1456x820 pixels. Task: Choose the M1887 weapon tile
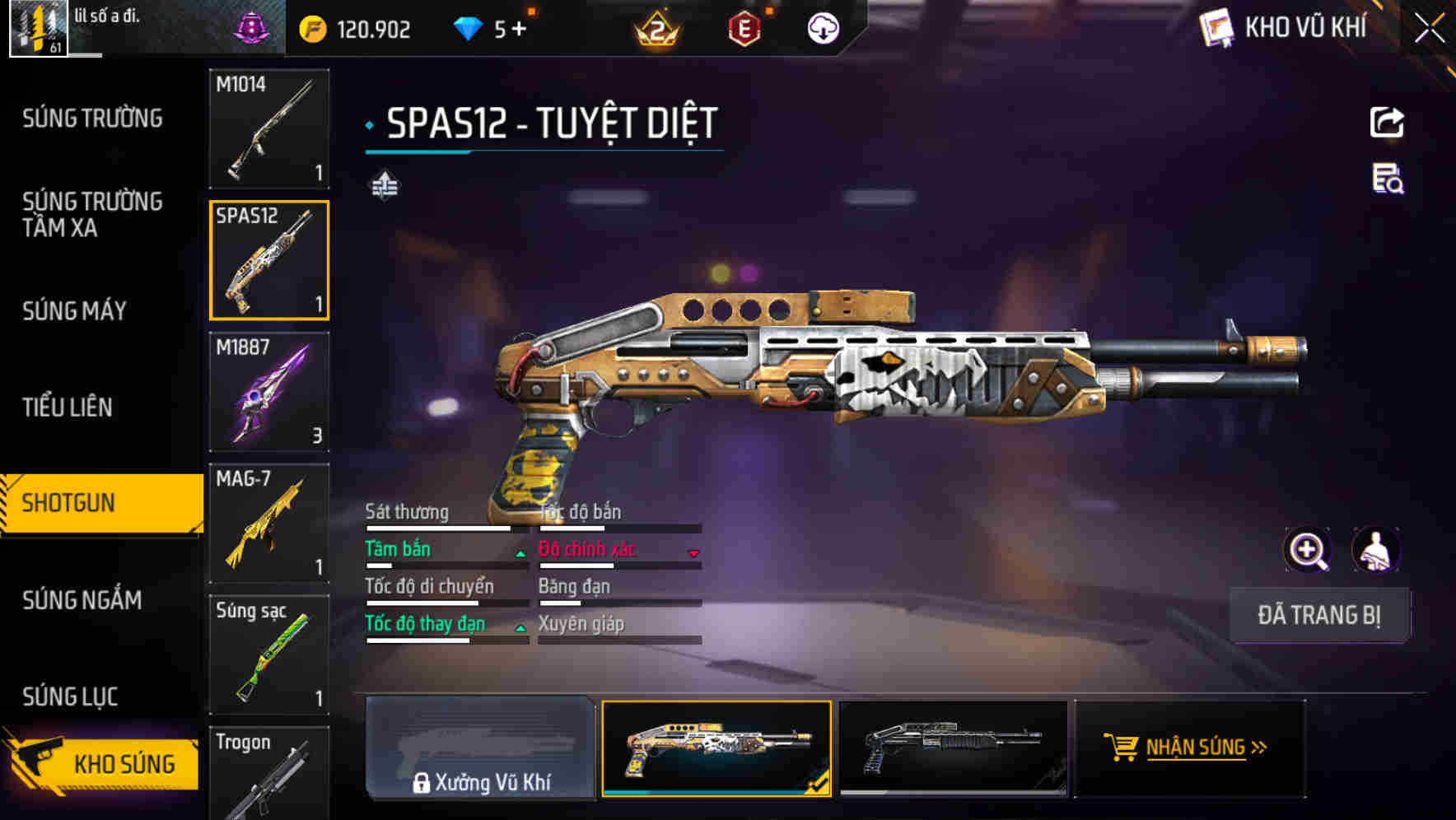click(269, 392)
